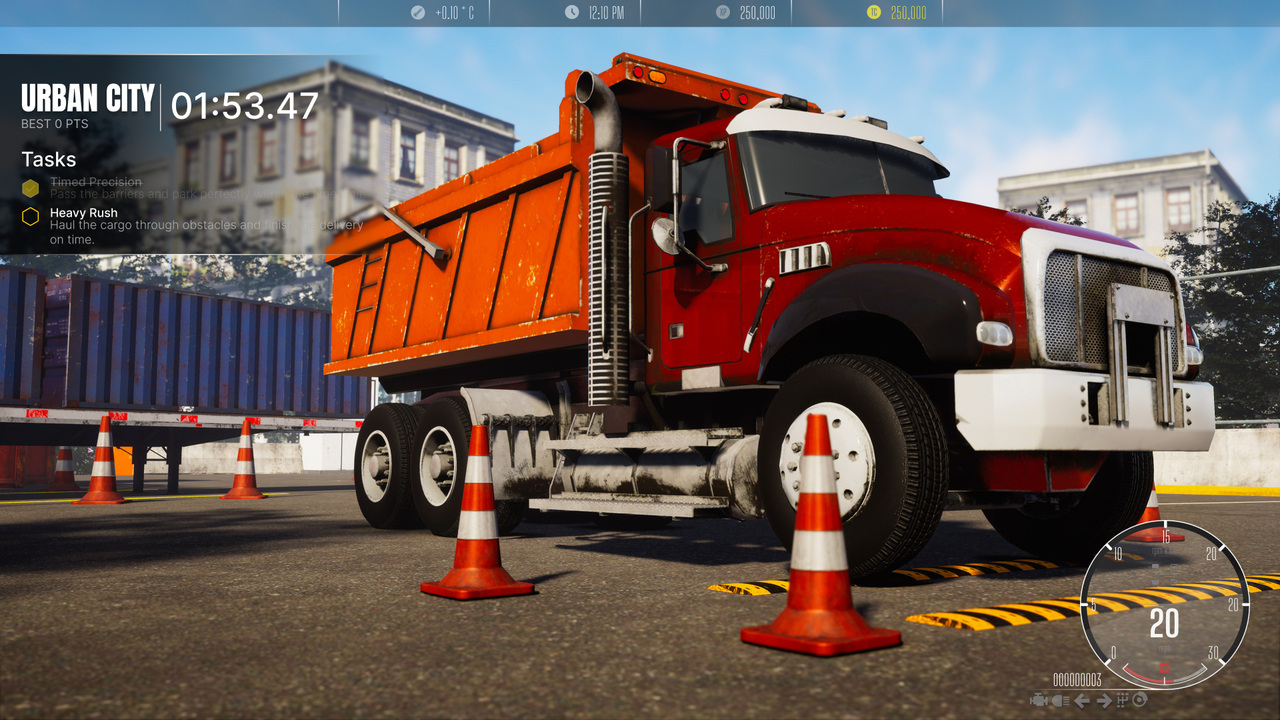Toggle the left turn signal arrow
This screenshot has height=720, width=1280.
pyautogui.click(x=1081, y=701)
